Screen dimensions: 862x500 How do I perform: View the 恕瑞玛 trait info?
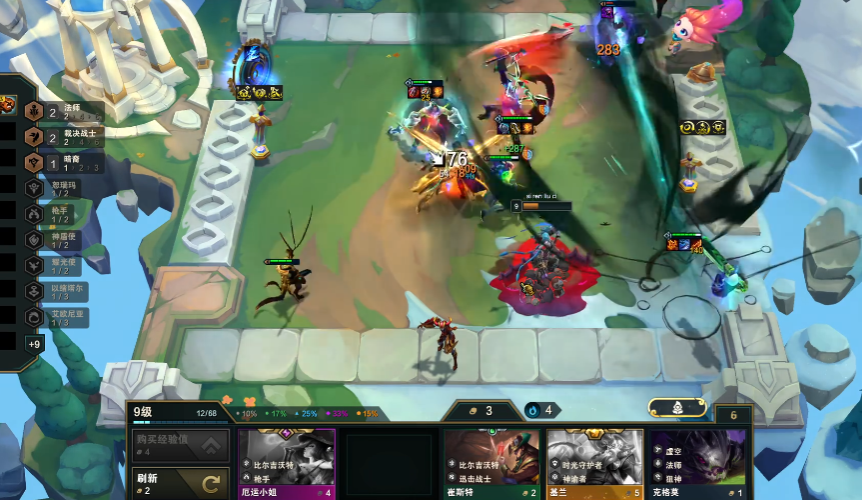point(60,189)
